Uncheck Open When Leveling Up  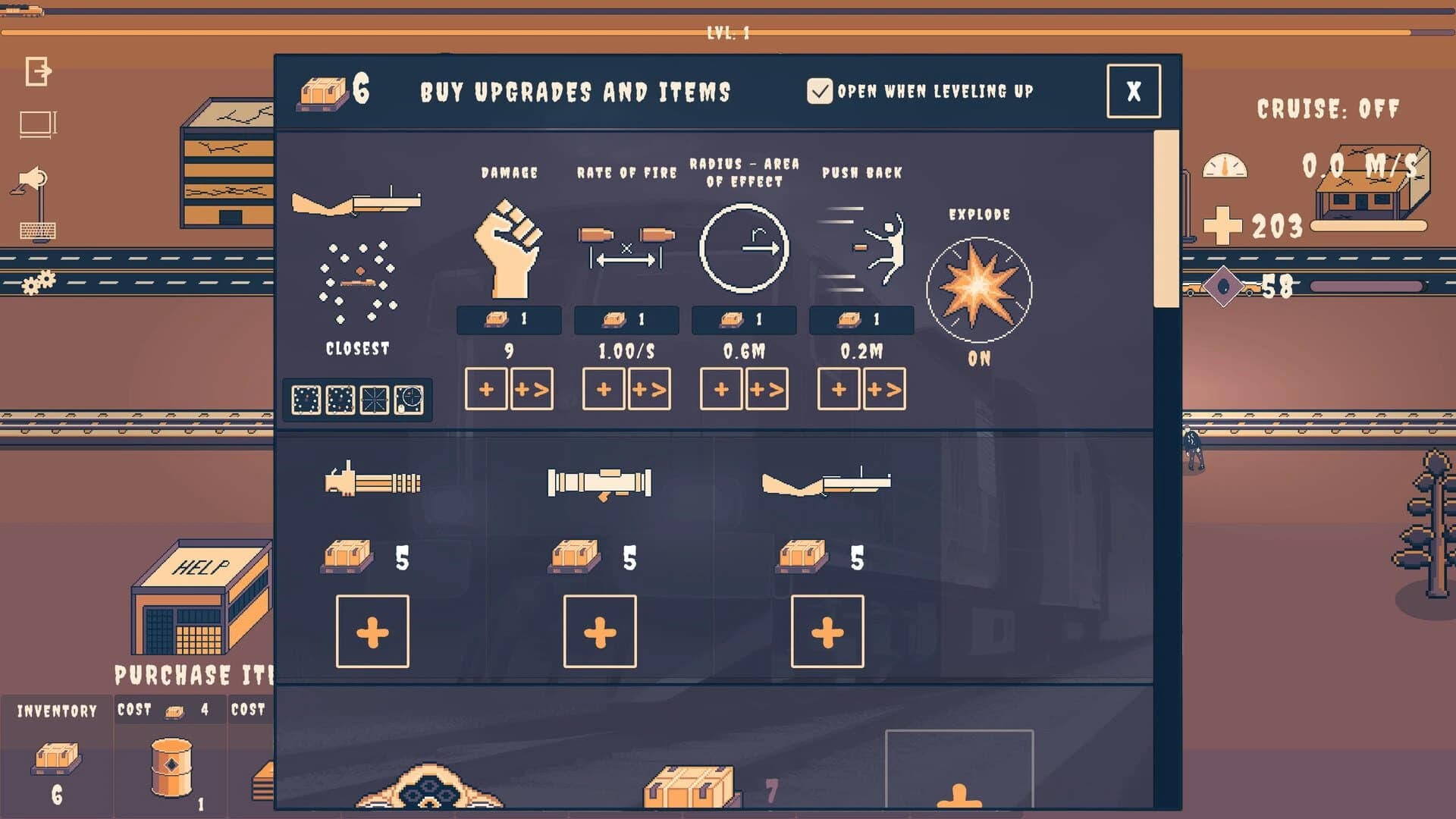point(821,91)
